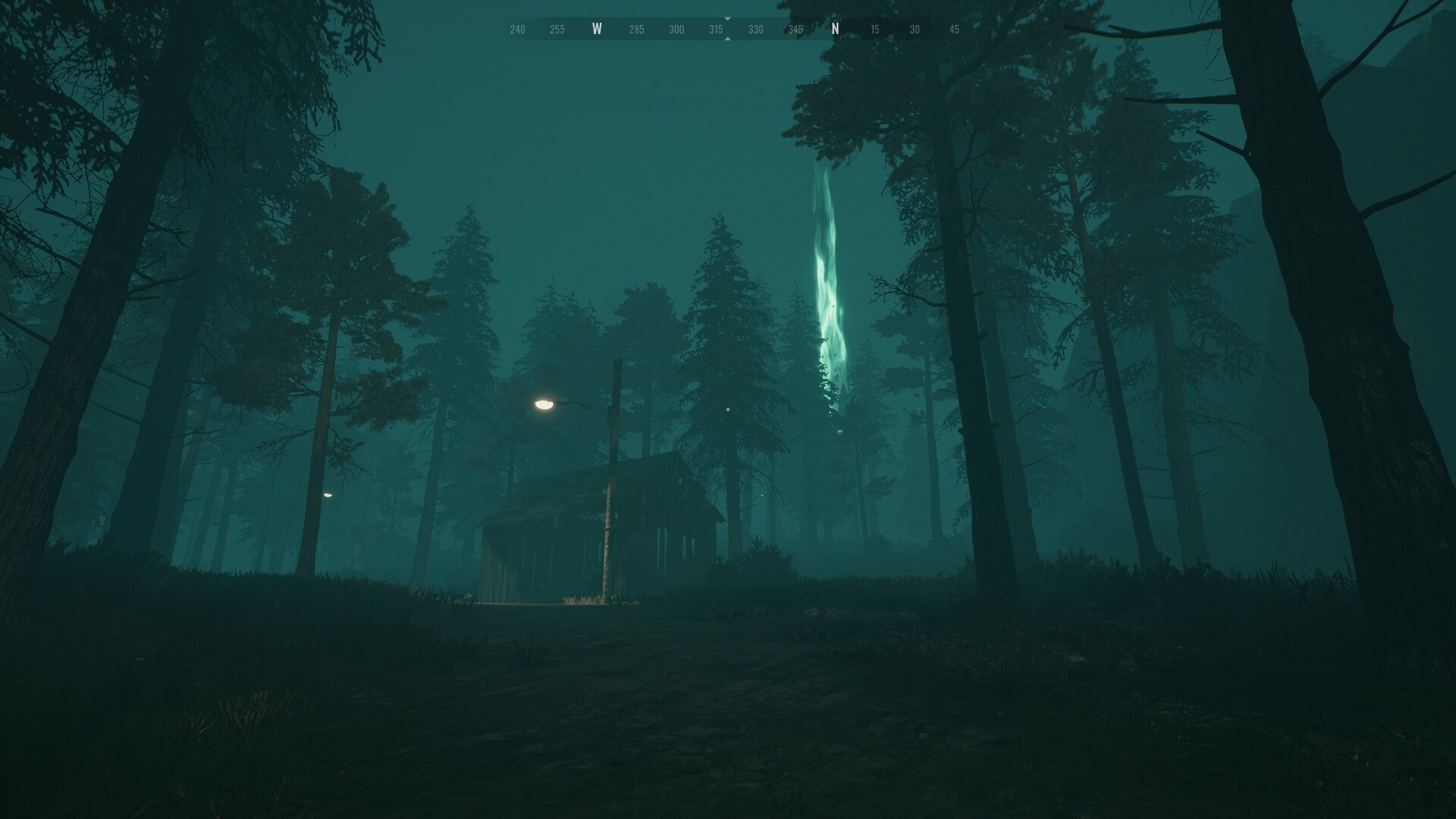1456x819 pixels.
Task: Click the 255 compass bearing label
Action: pyautogui.click(x=557, y=29)
